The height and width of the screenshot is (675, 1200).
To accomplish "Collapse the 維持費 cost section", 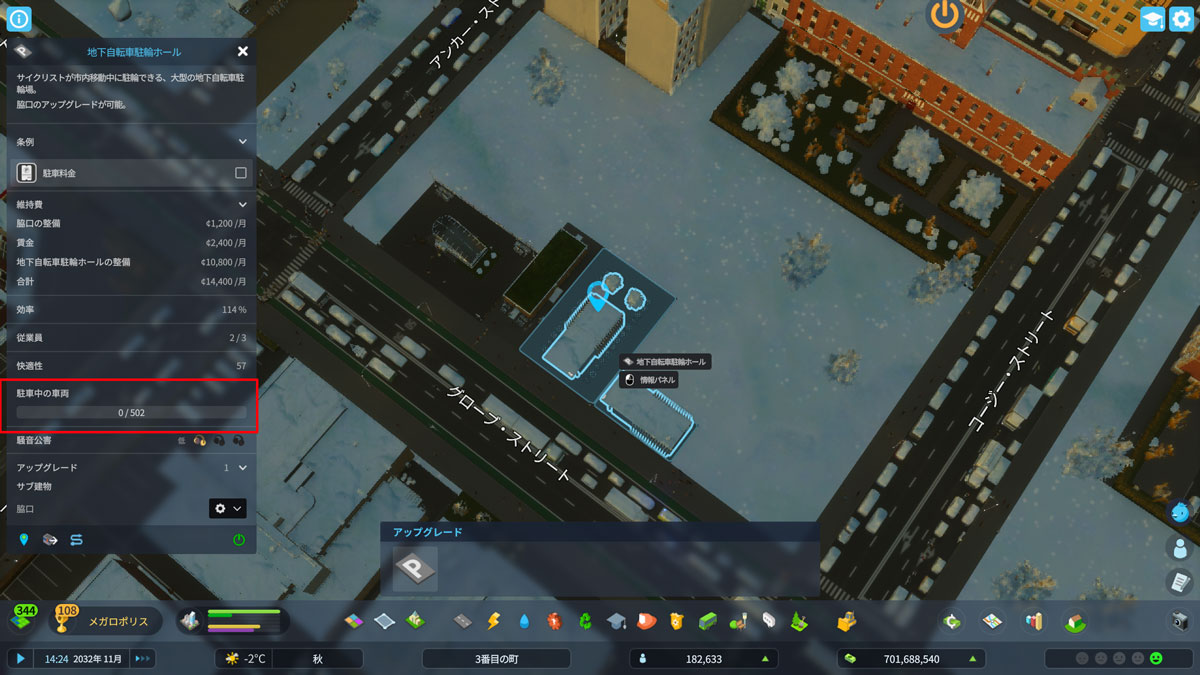I will (242, 204).
